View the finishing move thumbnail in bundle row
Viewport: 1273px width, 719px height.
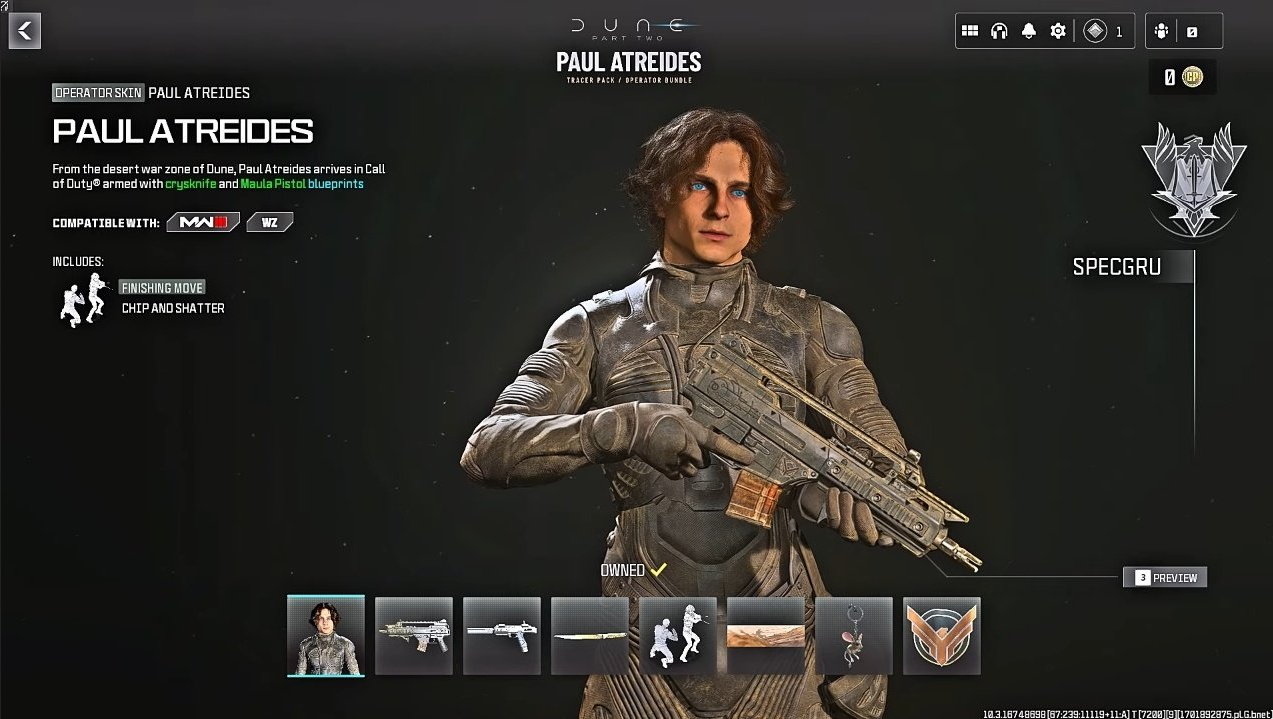coord(678,636)
